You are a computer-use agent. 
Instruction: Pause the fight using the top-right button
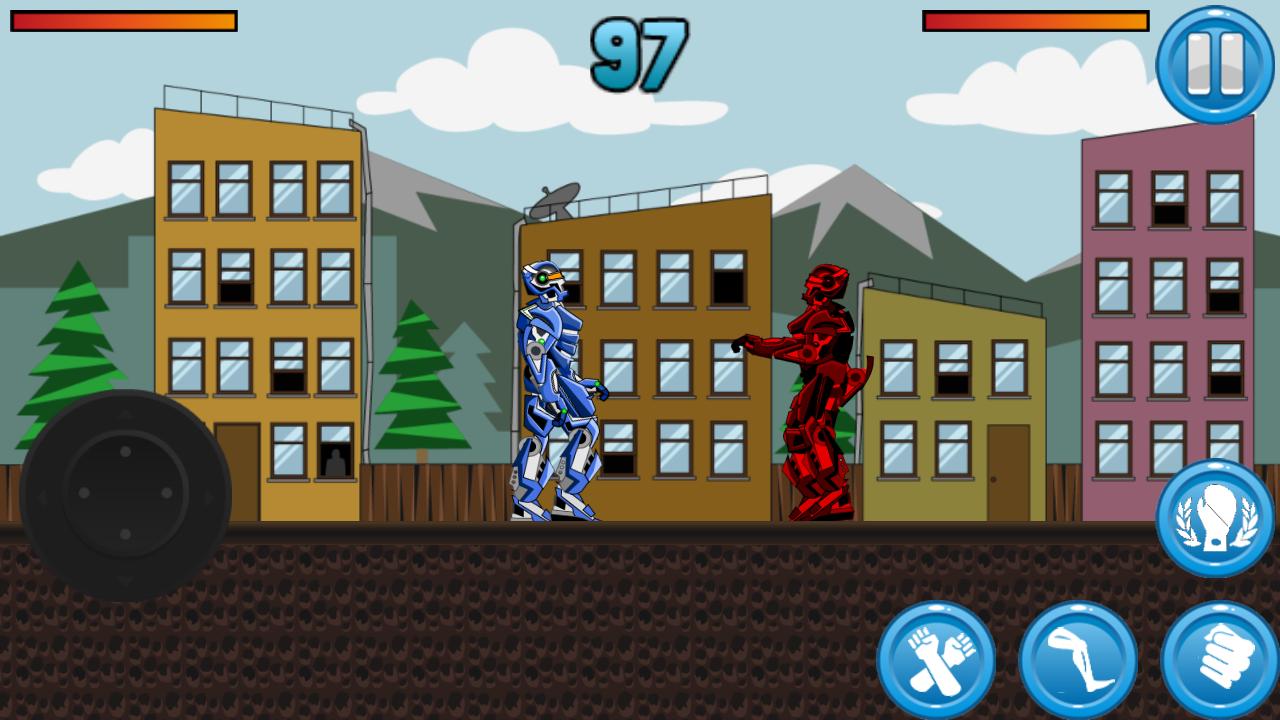[1213, 63]
